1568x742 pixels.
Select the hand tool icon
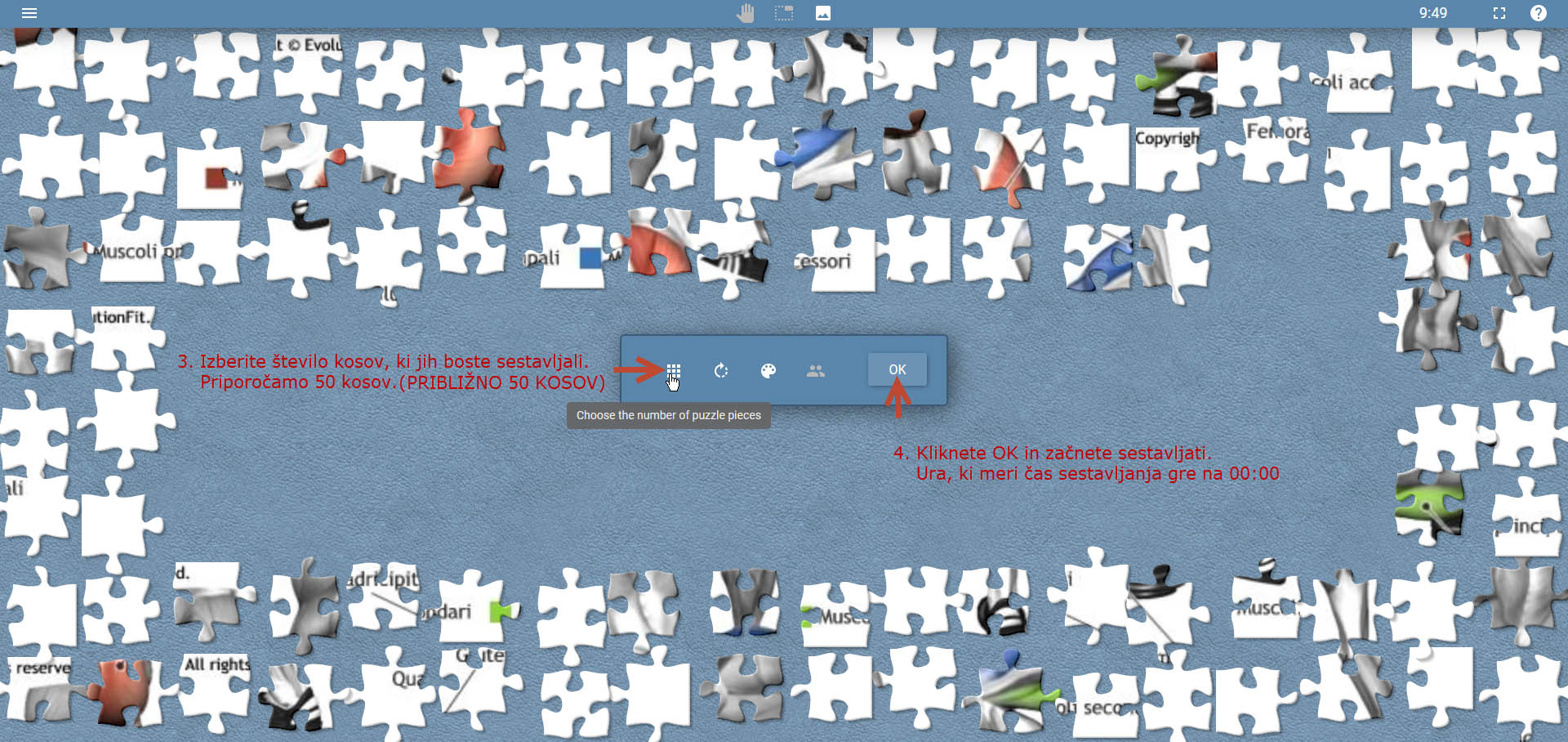click(x=745, y=13)
